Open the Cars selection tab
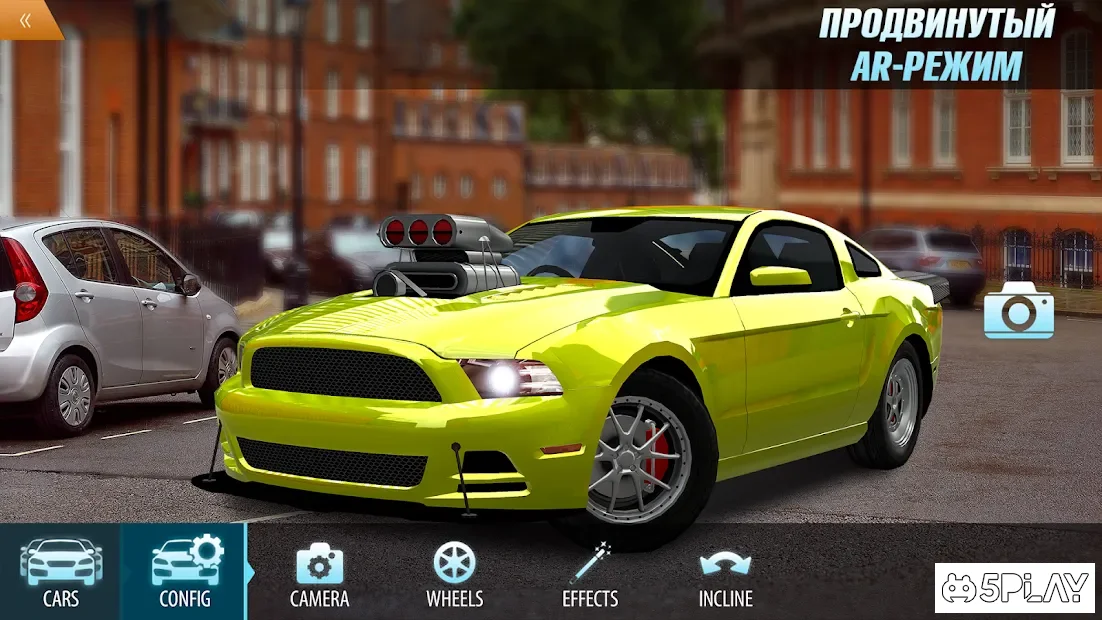Viewport: 1102px width, 620px height. 60,572
